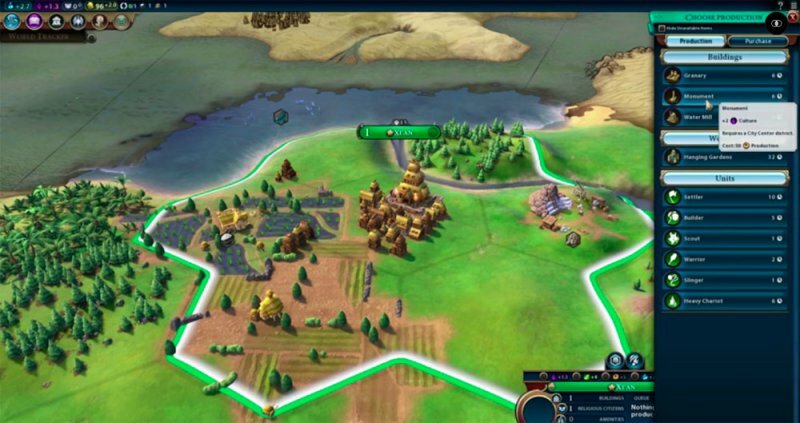Close the Choose Production panel
800x423 pixels.
tap(791, 17)
